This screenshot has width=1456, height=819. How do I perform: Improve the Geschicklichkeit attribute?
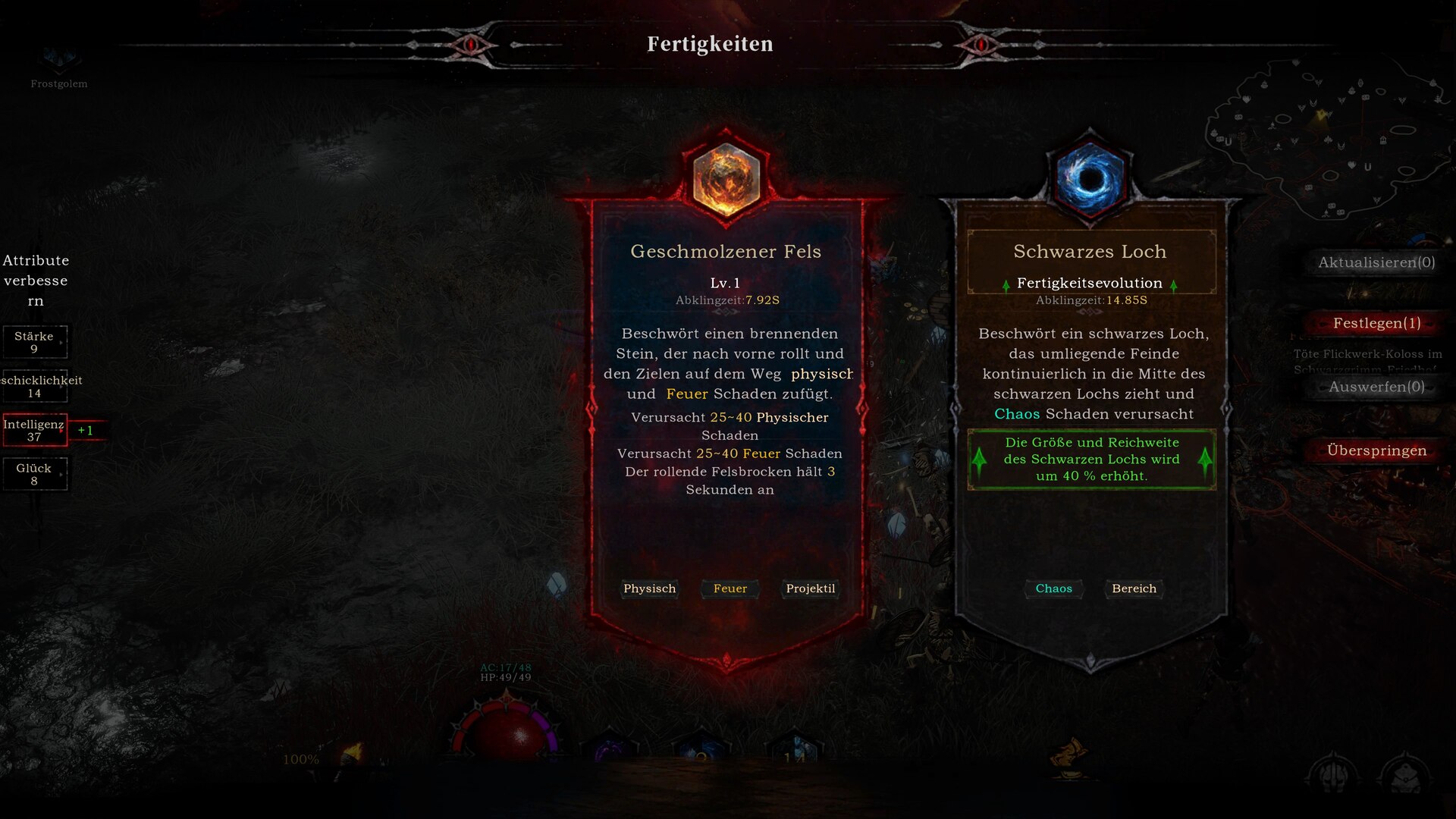(35, 386)
